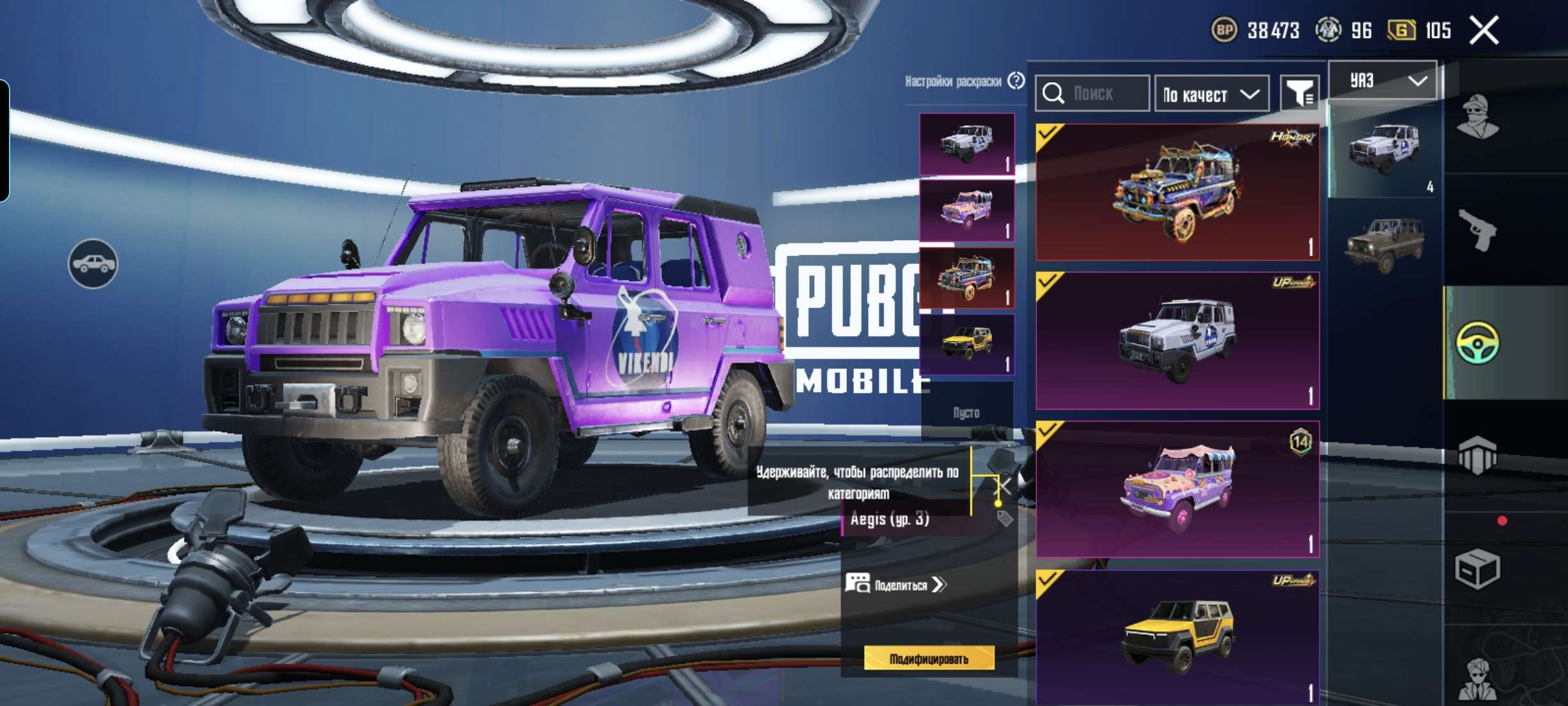
Task: Open the help question mark near Настройки раскраски
Action: pos(1015,81)
